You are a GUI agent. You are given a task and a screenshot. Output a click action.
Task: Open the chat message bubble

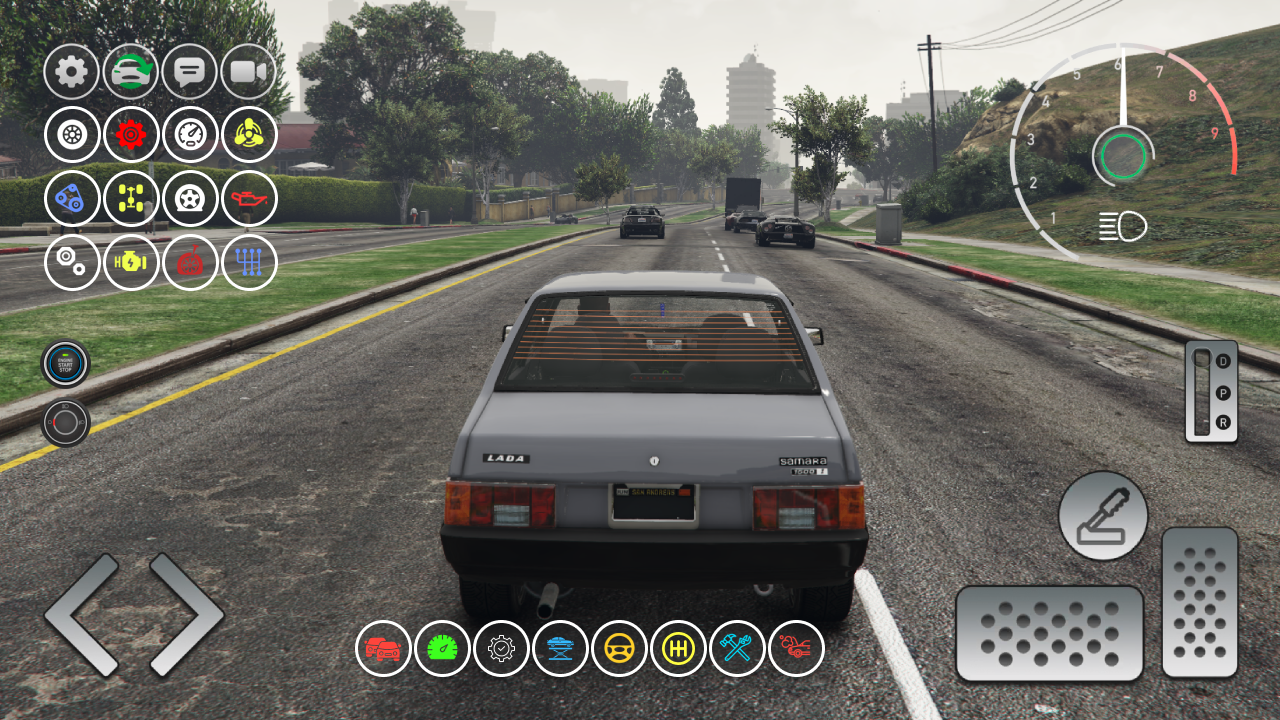click(x=190, y=72)
